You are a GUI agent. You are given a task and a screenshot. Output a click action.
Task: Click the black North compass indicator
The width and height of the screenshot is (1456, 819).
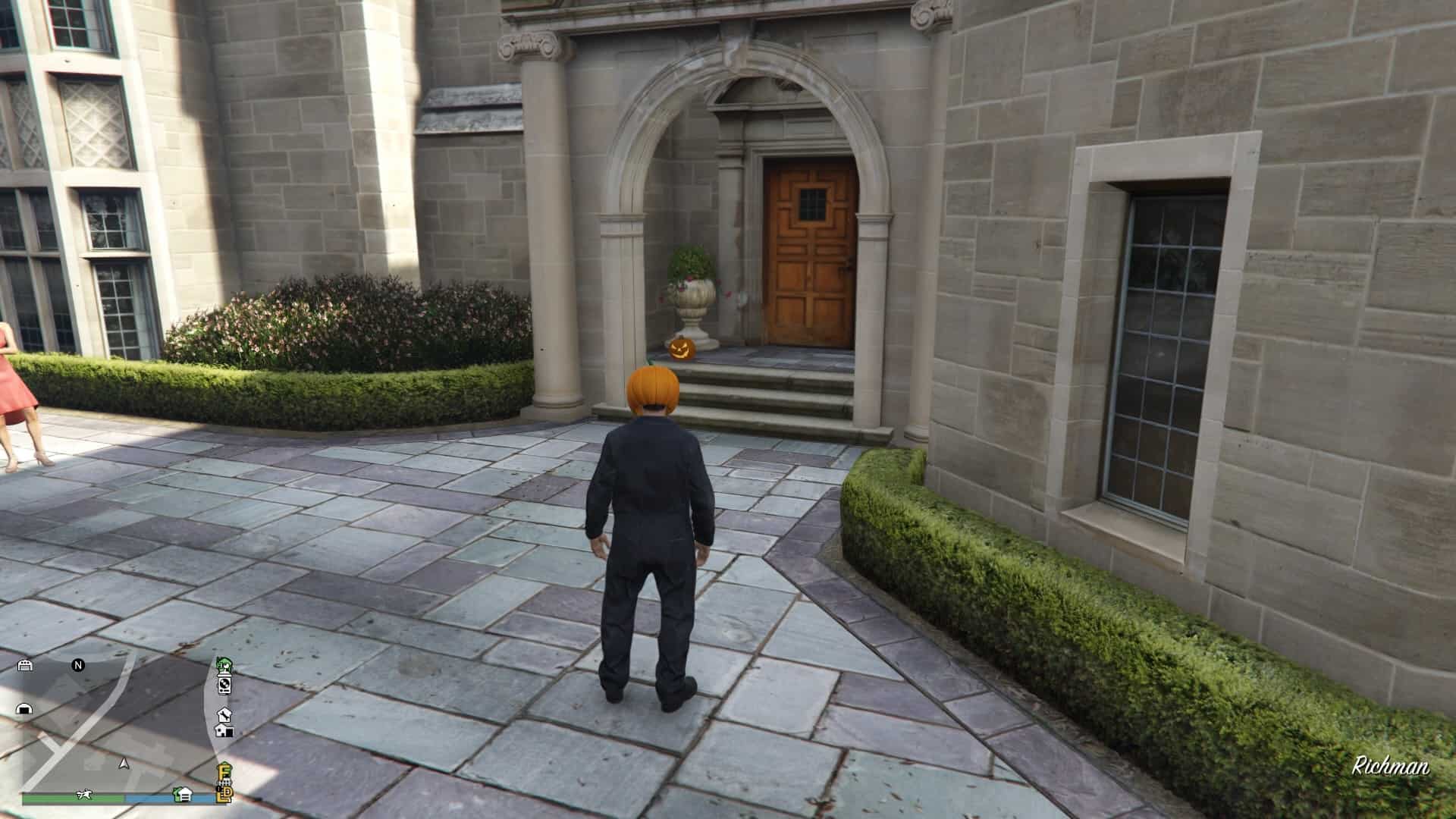coord(77,665)
